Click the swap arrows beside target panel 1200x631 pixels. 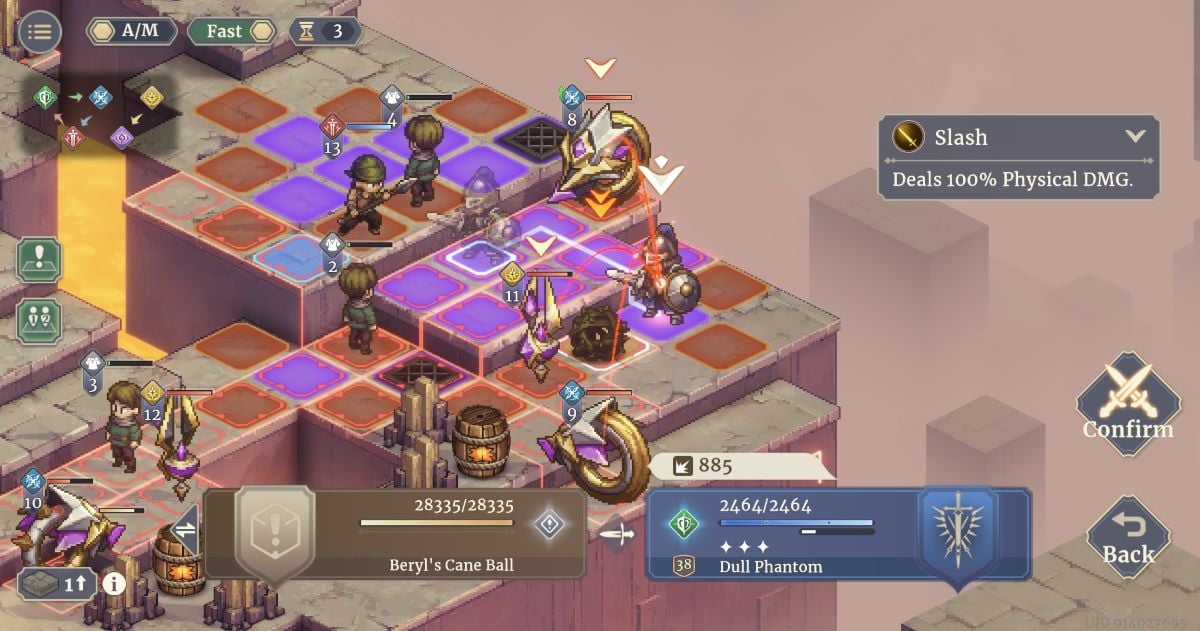coord(185,531)
